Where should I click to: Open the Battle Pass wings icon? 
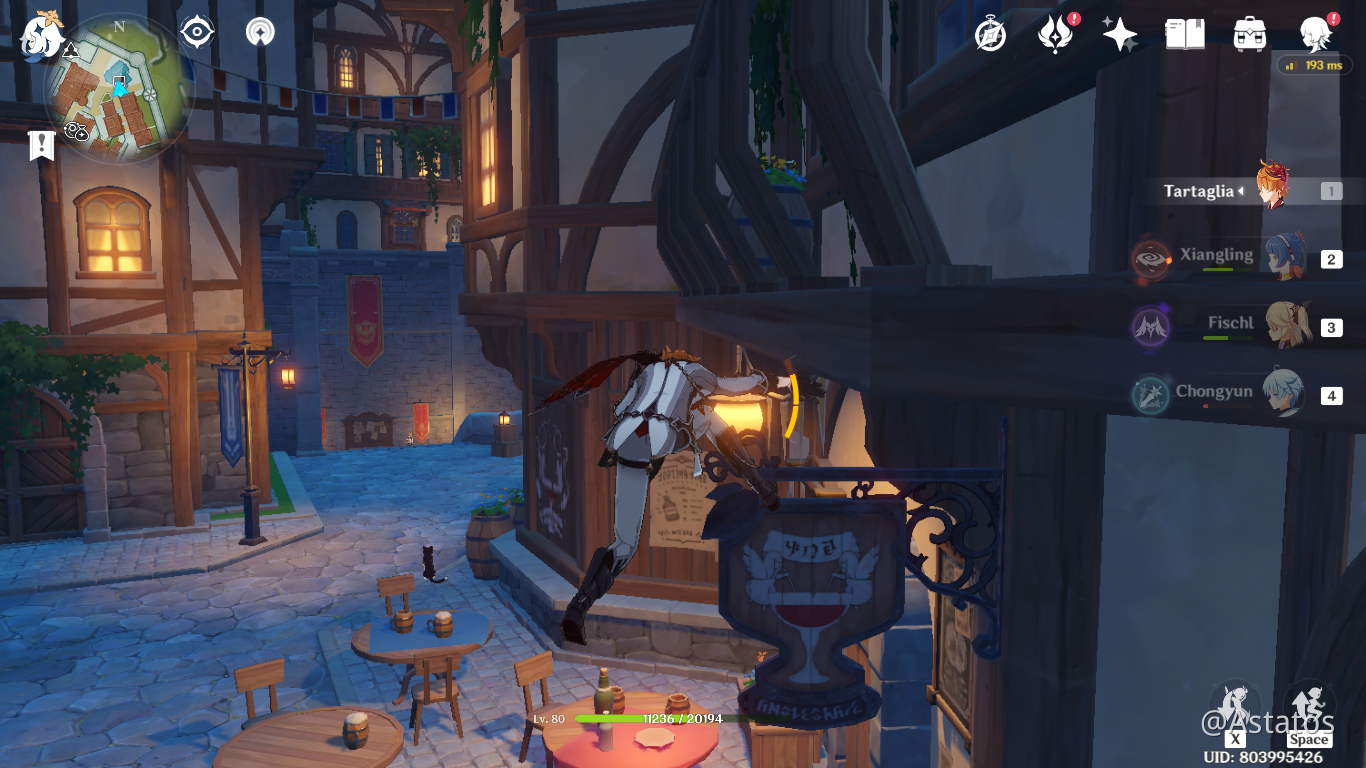pyautogui.click(x=1055, y=35)
